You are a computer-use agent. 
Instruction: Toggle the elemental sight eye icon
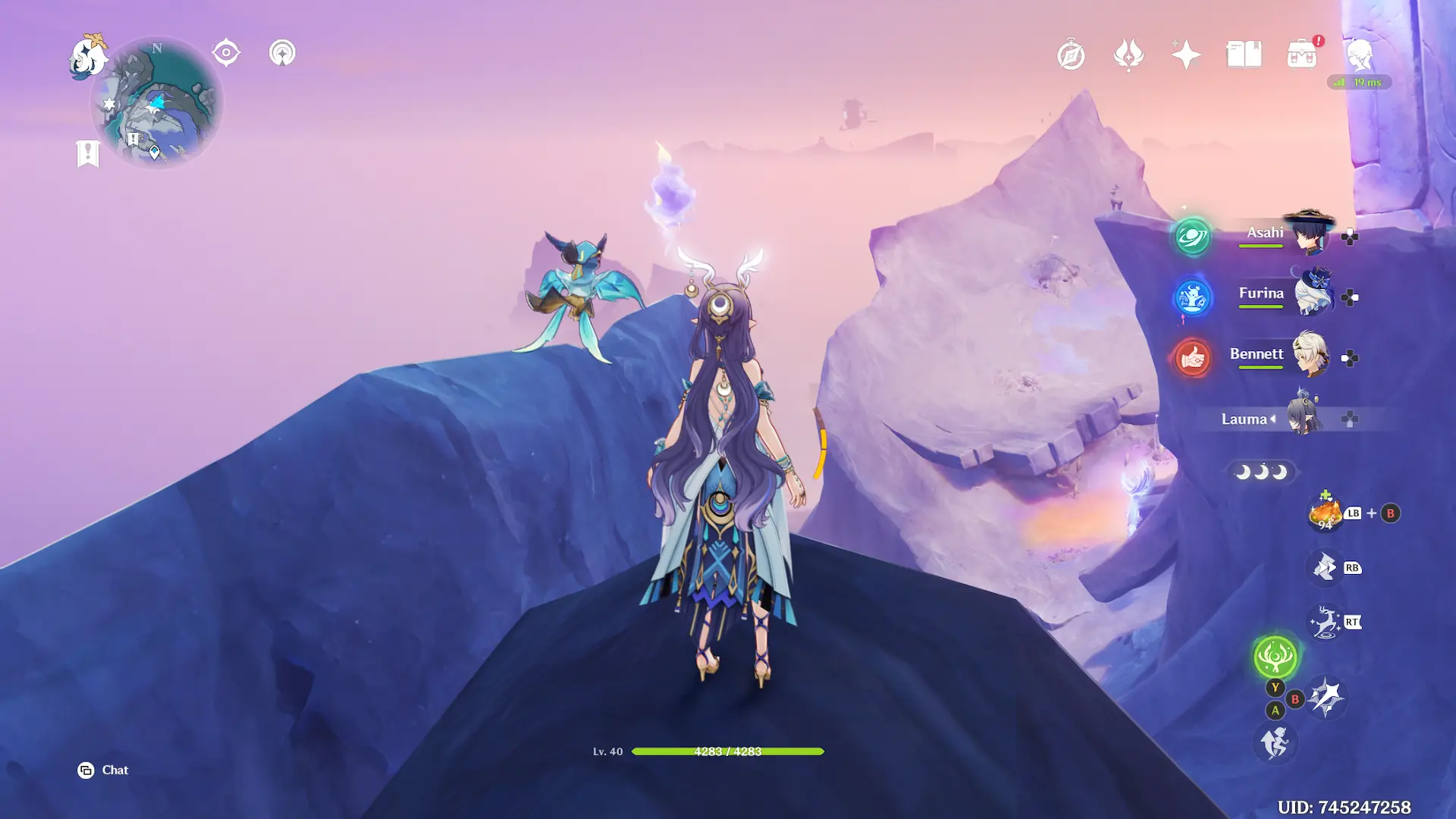pos(226,53)
